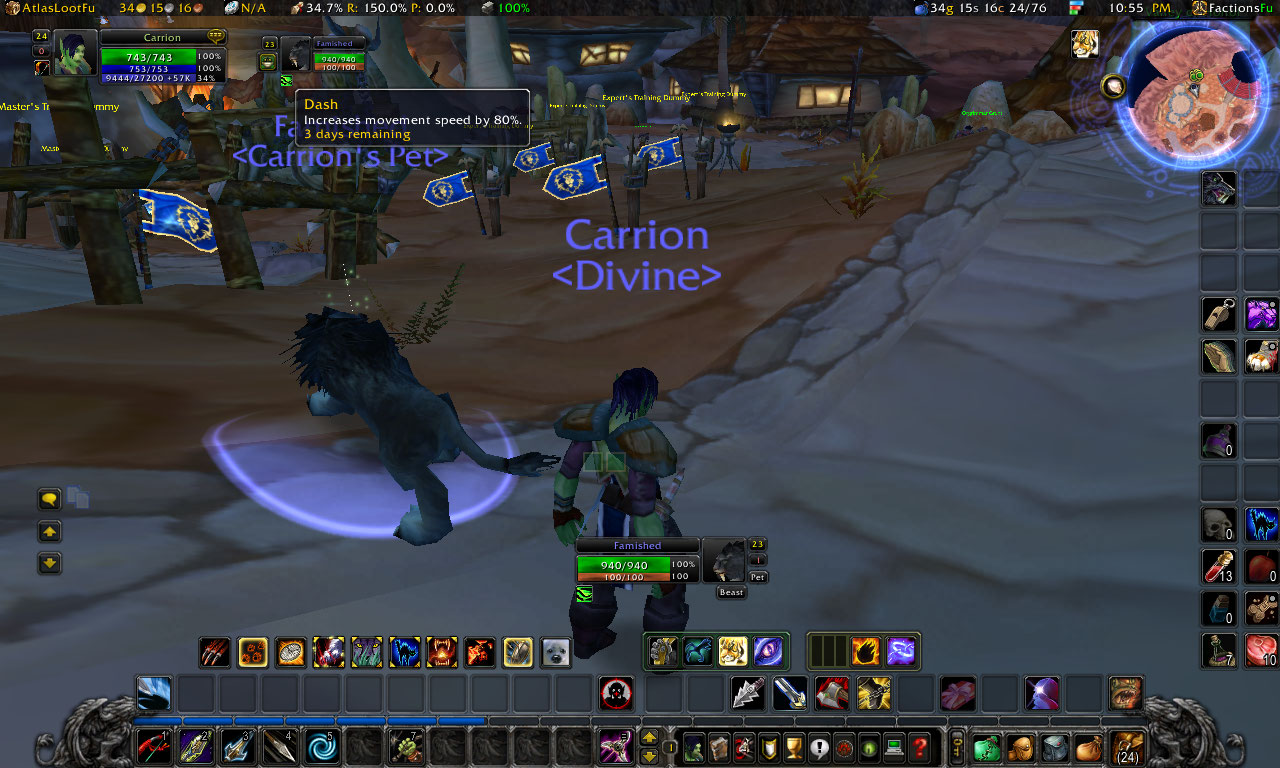Fire the weapon in action bar slot 1
This screenshot has width=1280, height=768.
[153, 748]
